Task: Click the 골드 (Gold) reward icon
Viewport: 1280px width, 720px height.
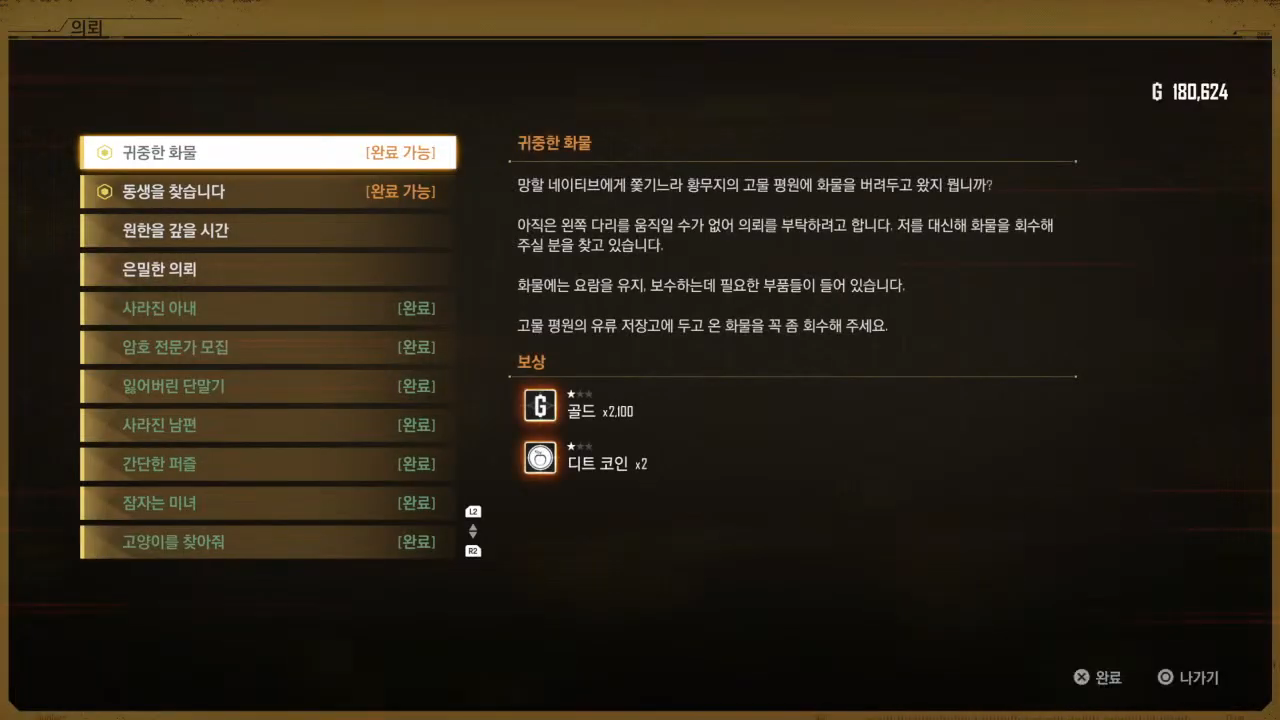Action: point(539,405)
